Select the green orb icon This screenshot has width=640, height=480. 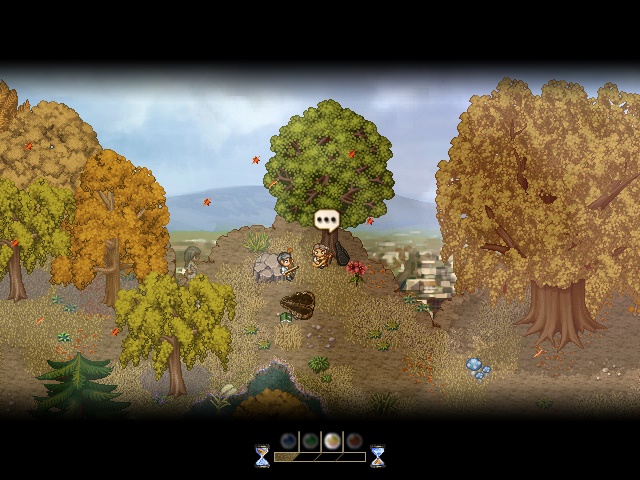pyautogui.click(x=310, y=441)
